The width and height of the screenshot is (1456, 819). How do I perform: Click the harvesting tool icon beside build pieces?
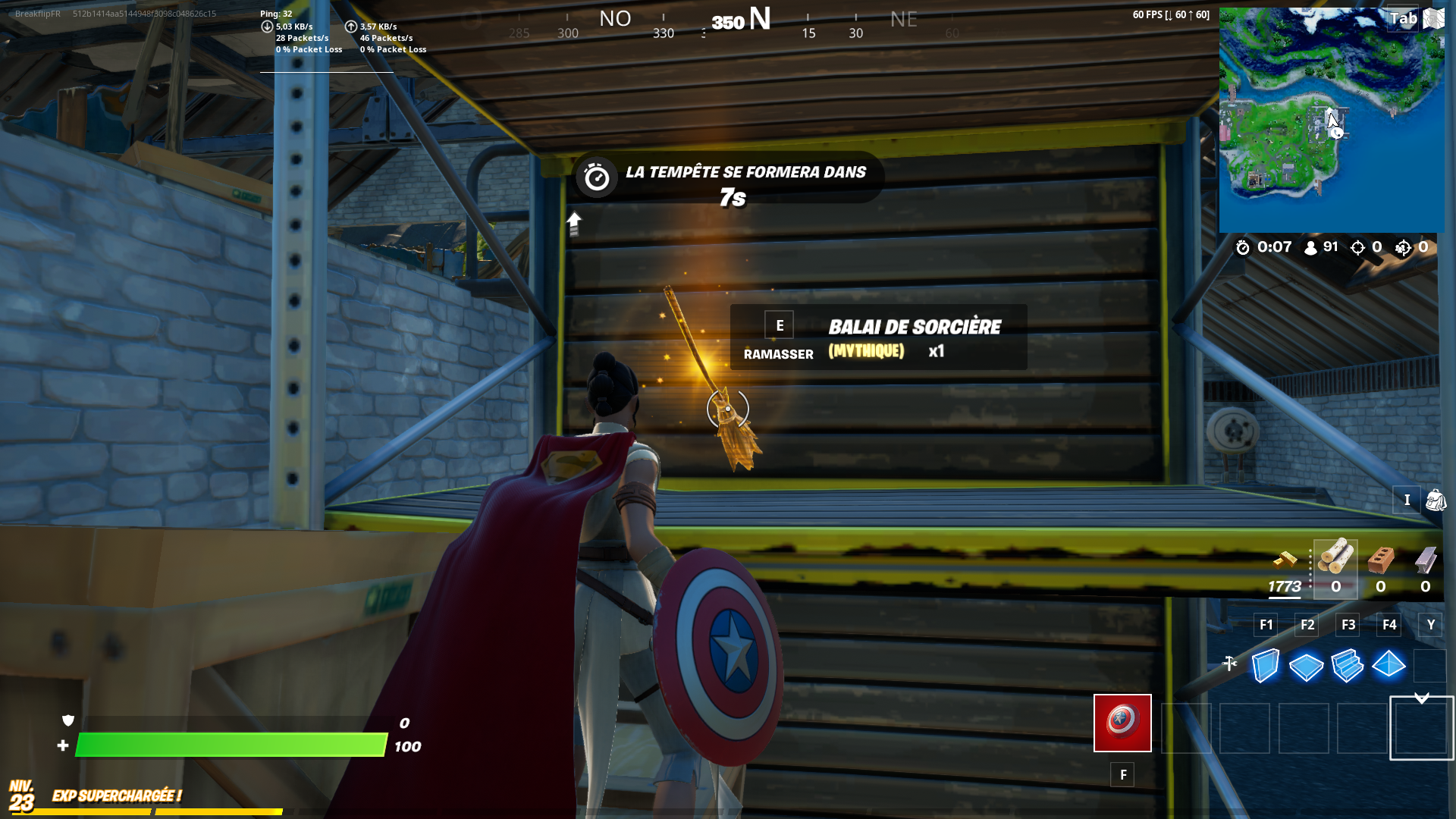click(x=1231, y=664)
